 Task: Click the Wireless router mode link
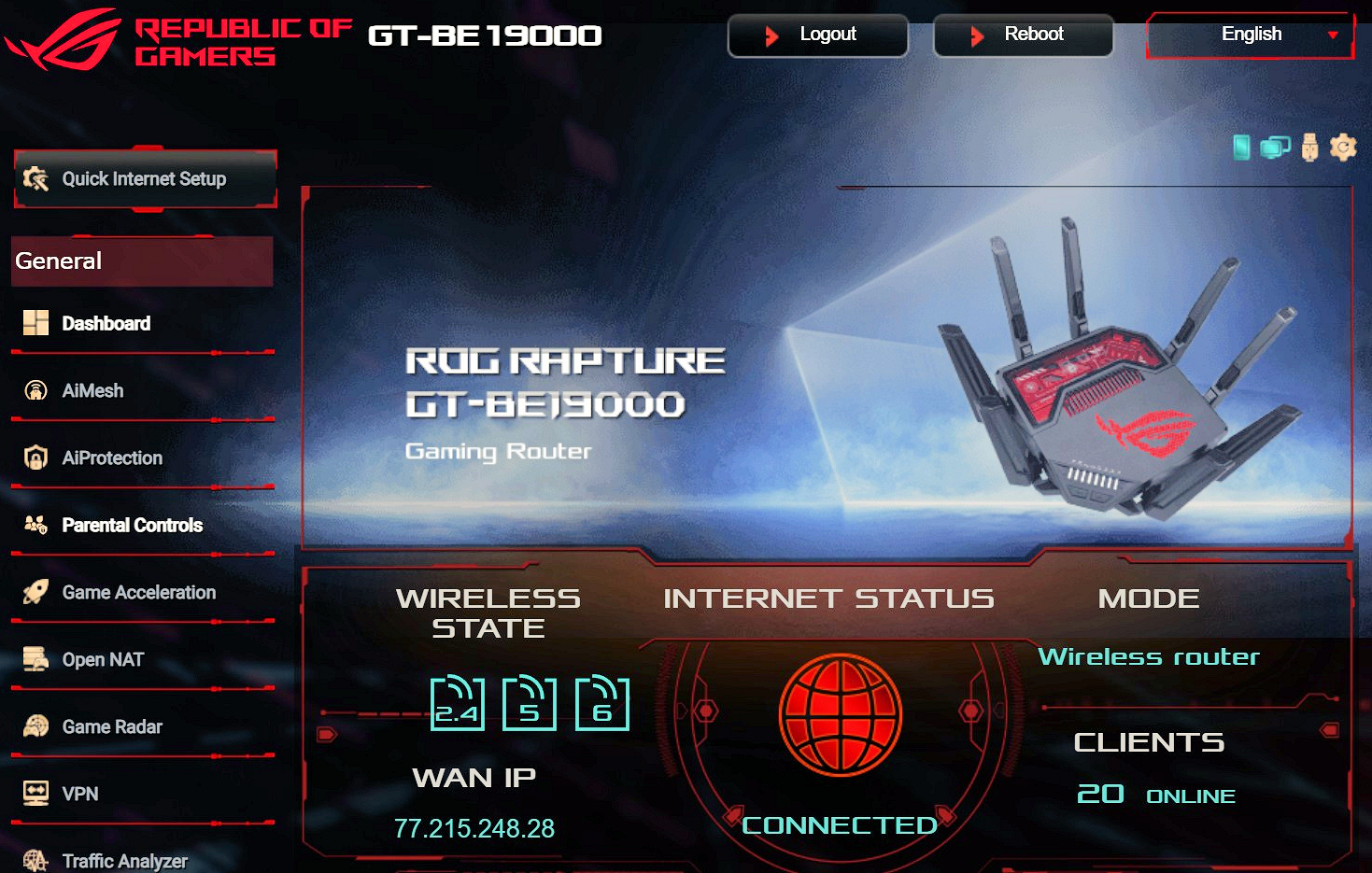coord(1149,657)
